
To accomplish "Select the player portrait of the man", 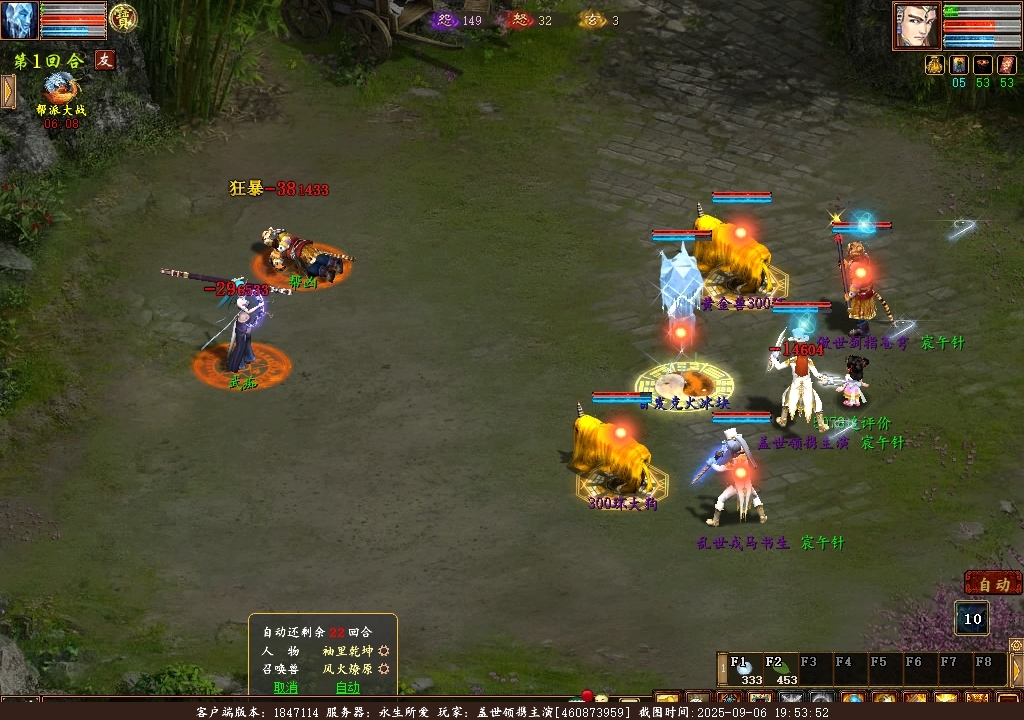I will [x=916, y=26].
